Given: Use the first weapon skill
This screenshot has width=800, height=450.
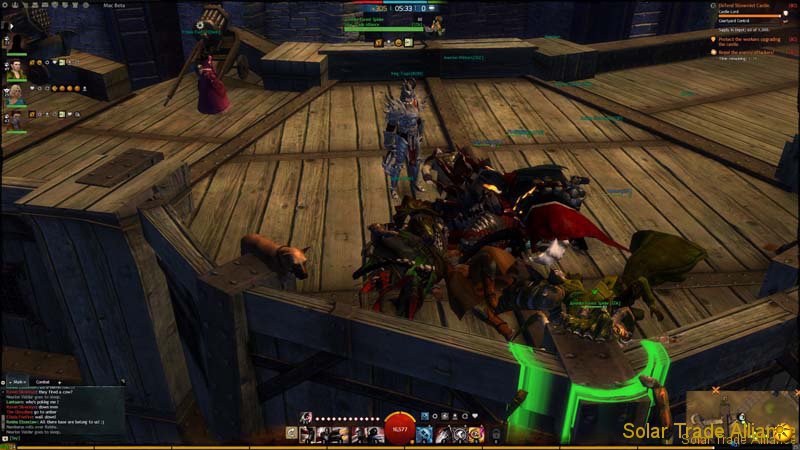Looking at the screenshot, I should pyautogui.click(x=305, y=433).
